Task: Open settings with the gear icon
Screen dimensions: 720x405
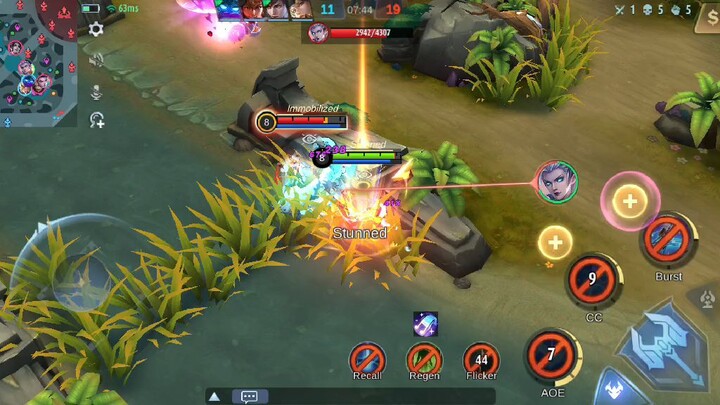Action: (x=96, y=29)
